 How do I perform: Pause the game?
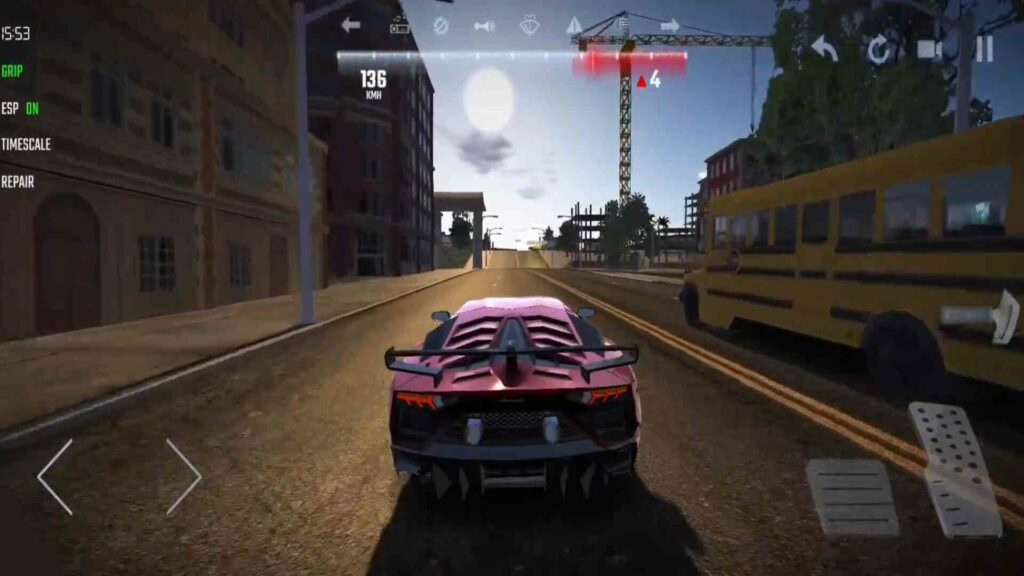pos(984,49)
